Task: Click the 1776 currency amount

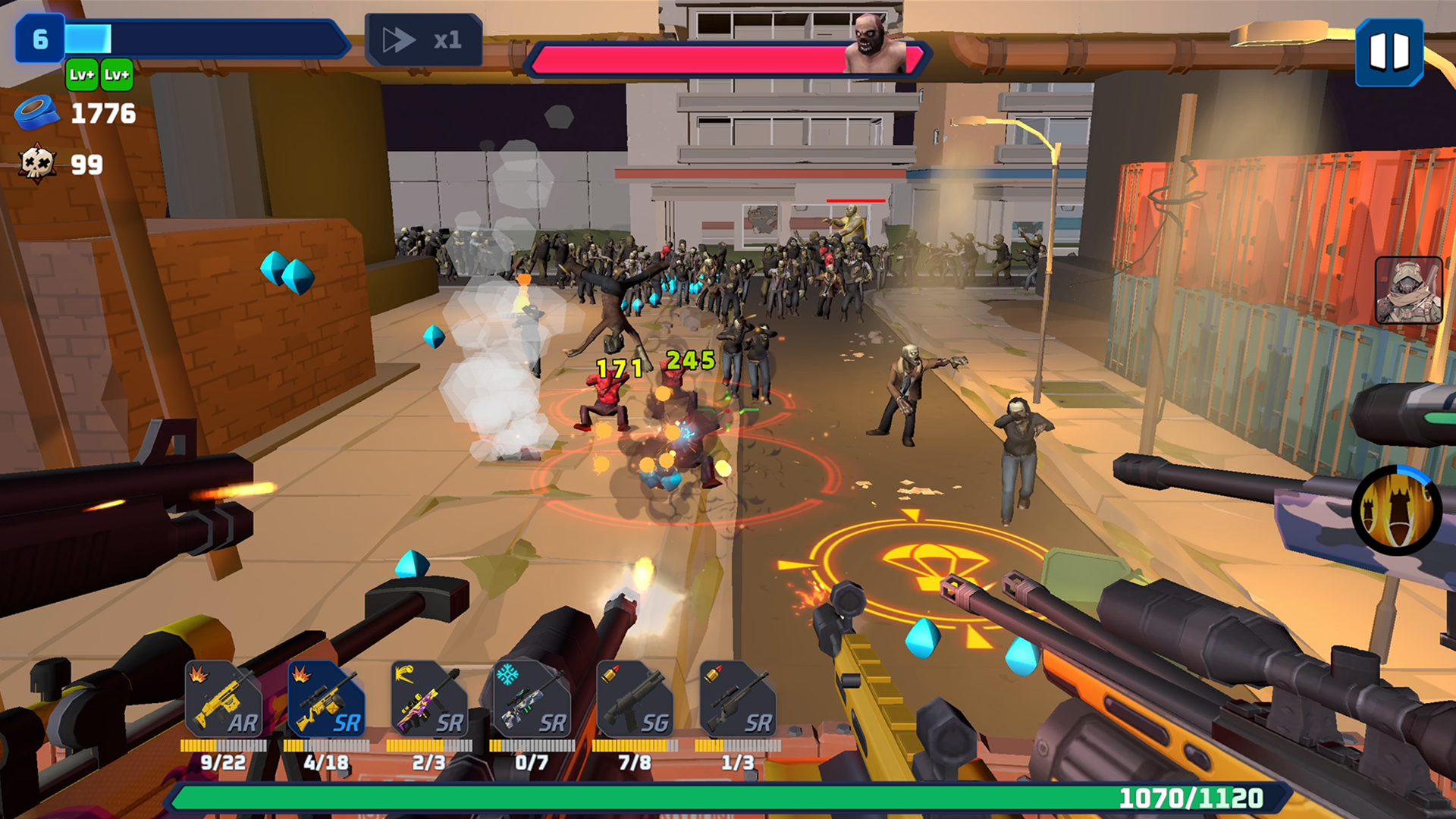Action: (x=102, y=115)
